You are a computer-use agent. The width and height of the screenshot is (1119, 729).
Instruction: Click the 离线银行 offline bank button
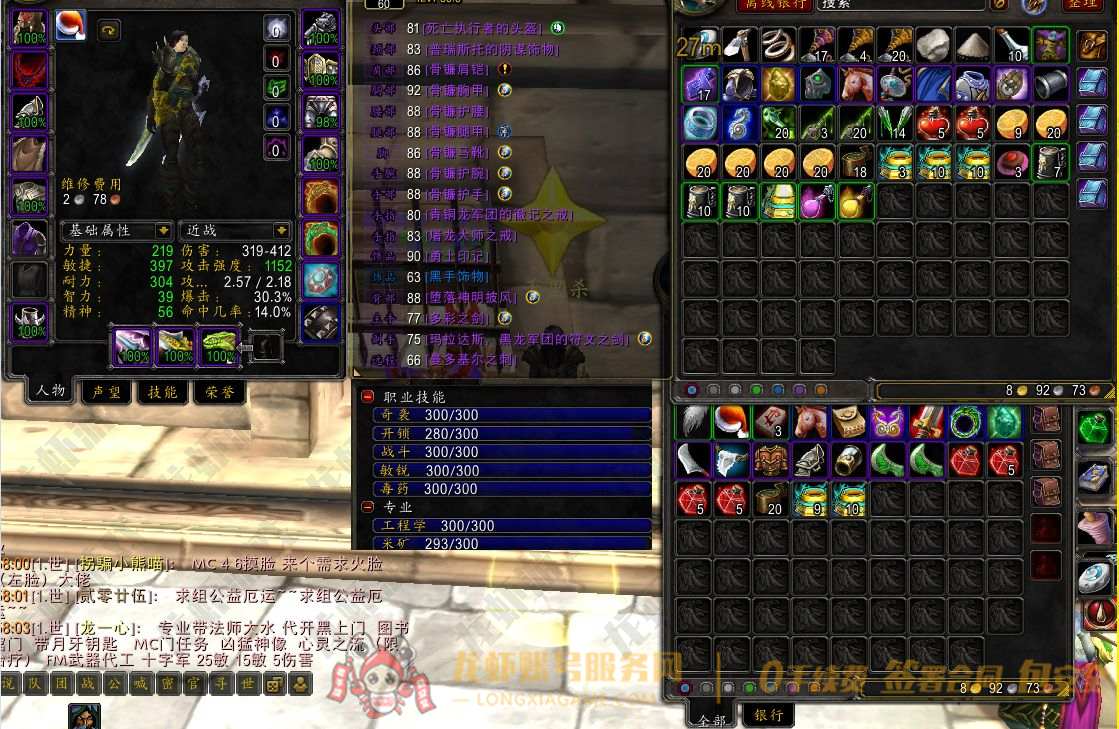tap(773, 5)
